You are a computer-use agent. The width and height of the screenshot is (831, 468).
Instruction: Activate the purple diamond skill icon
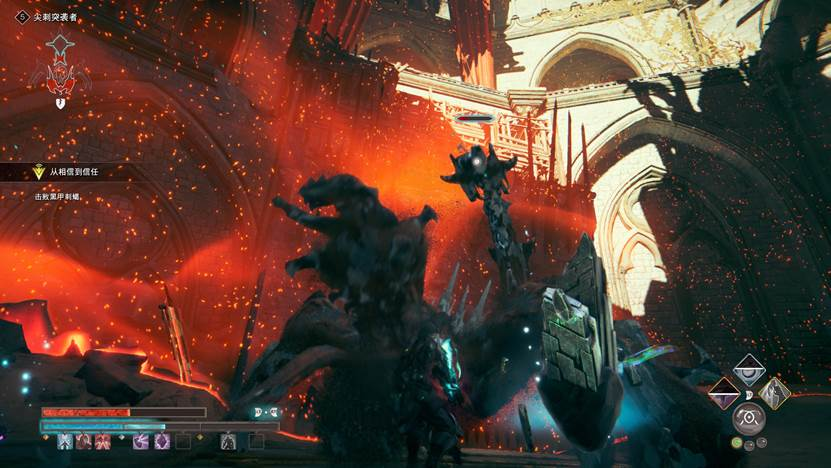[x=162, y=441]
